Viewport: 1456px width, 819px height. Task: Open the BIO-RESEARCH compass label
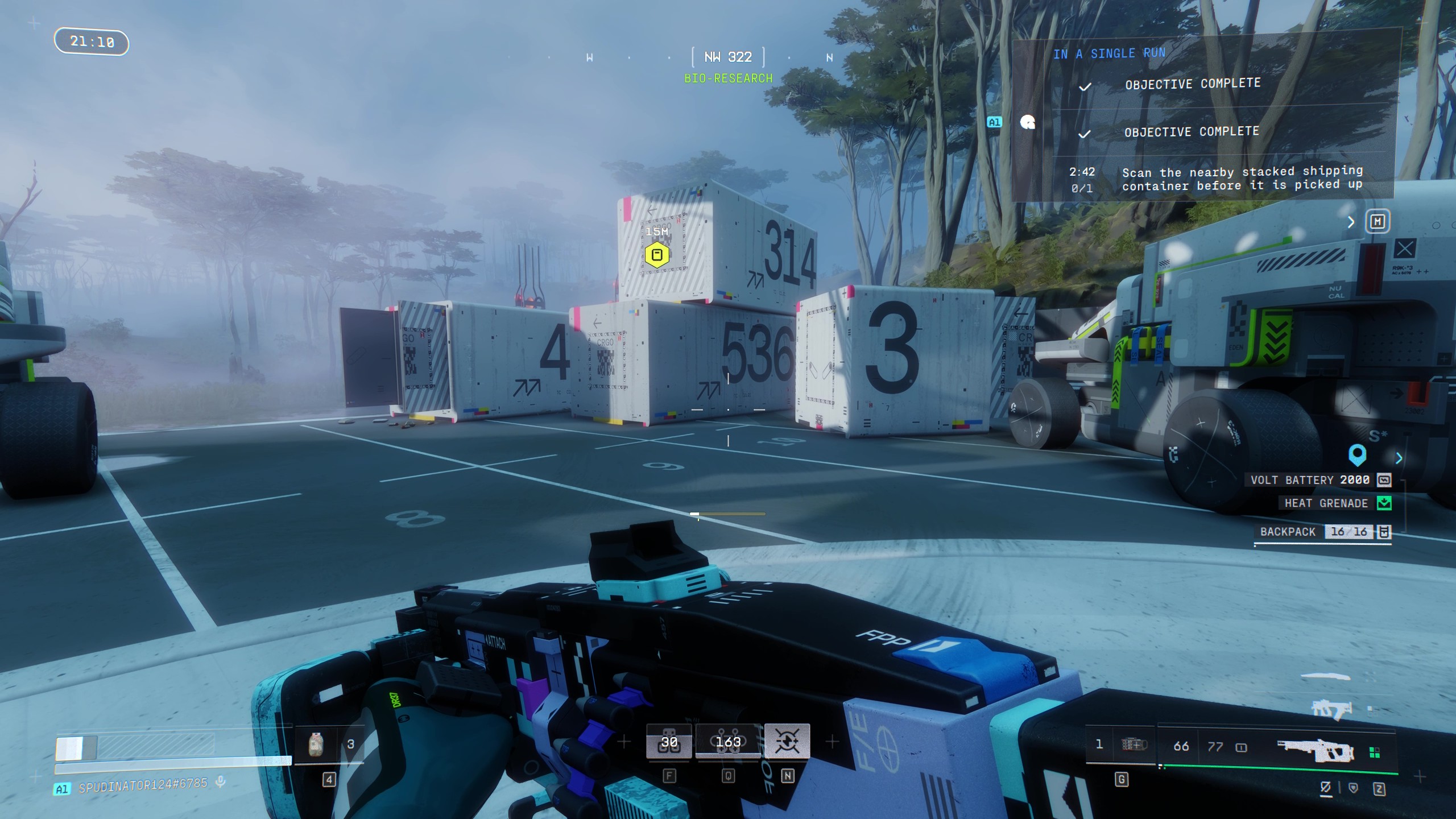728,78
